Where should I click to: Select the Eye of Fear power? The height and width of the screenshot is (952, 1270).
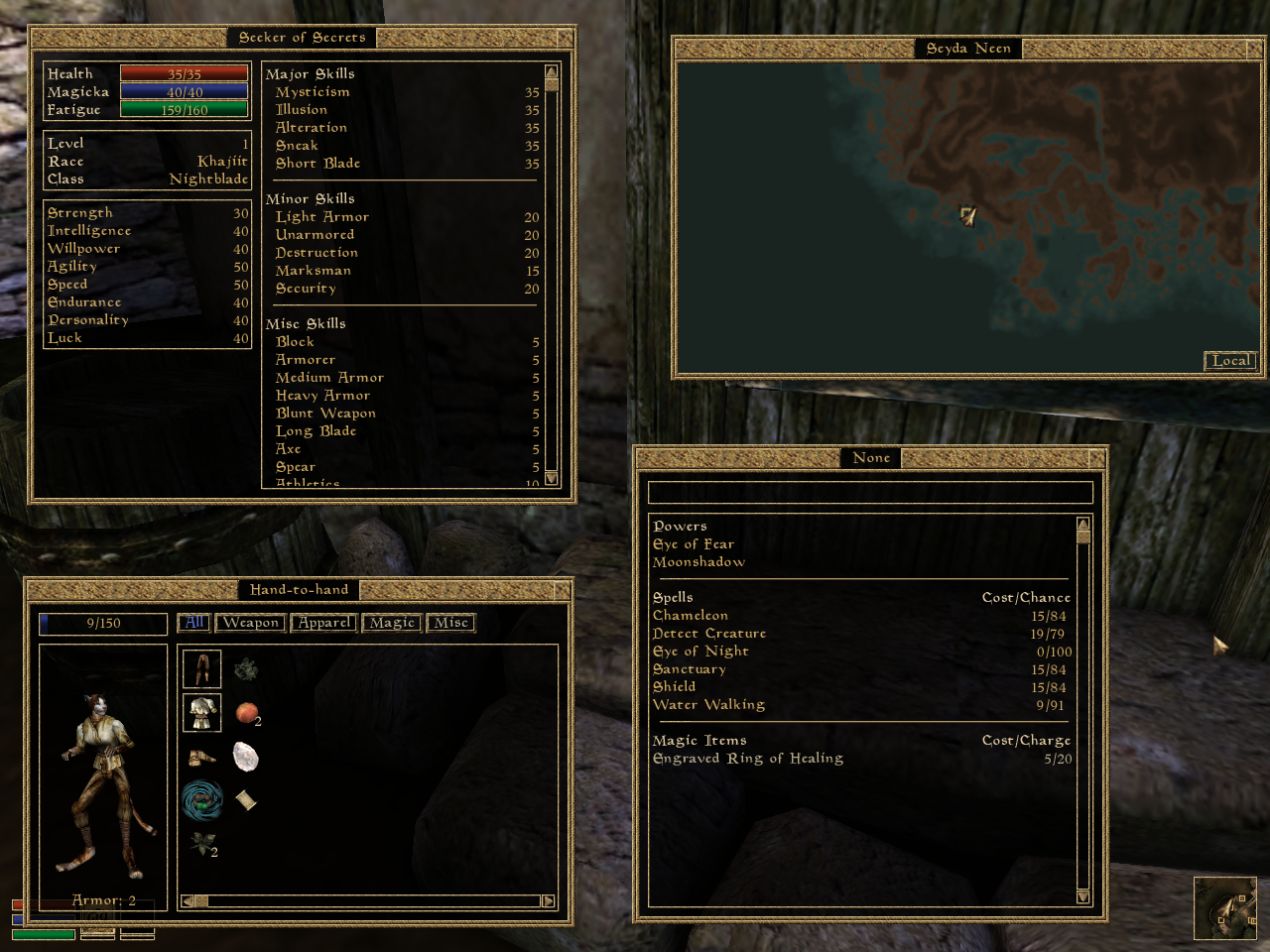click(694, 544)
